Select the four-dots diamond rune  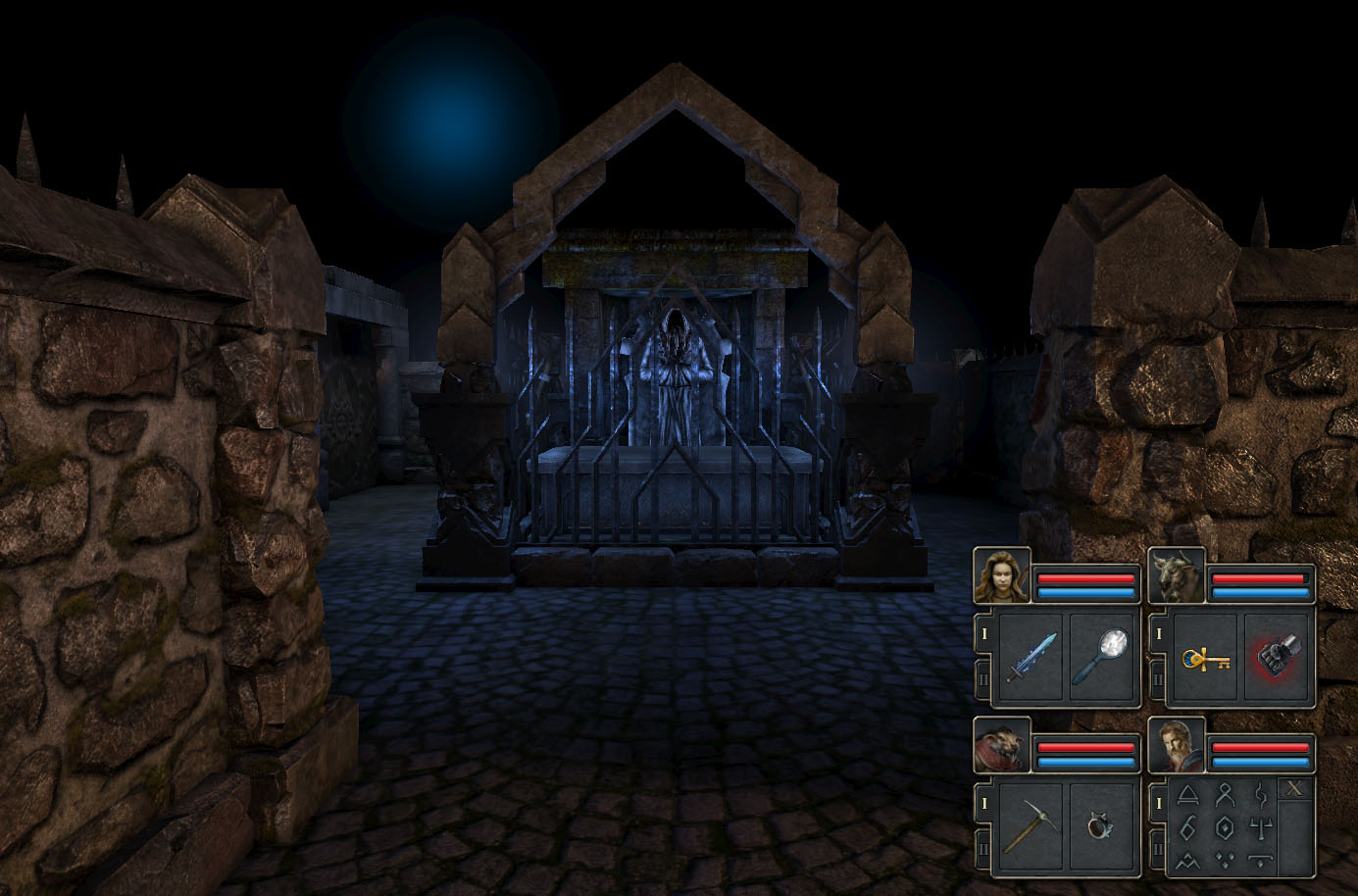click(1224, 860)
